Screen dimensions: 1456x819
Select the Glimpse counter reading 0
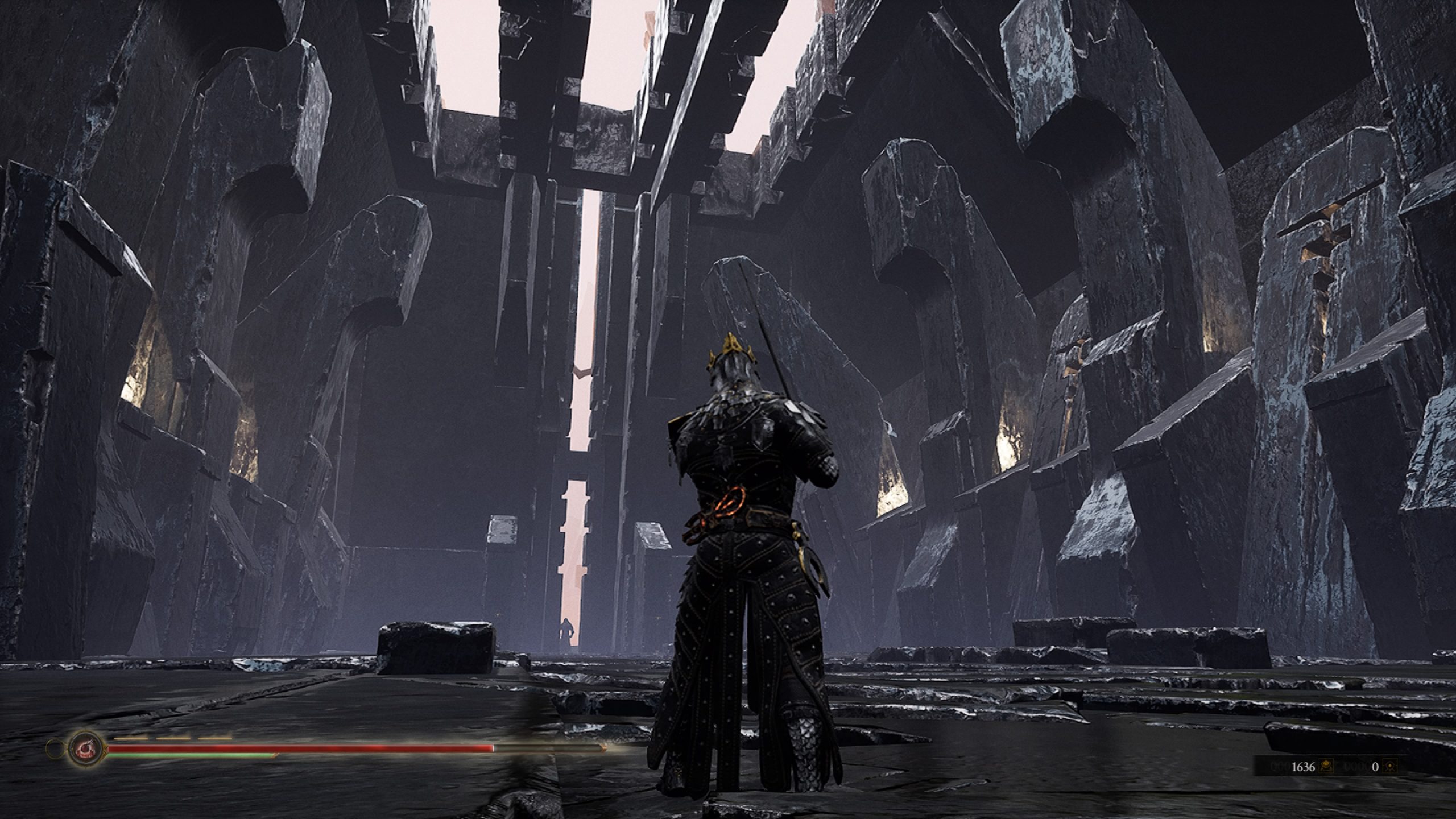click(1375, 767)
